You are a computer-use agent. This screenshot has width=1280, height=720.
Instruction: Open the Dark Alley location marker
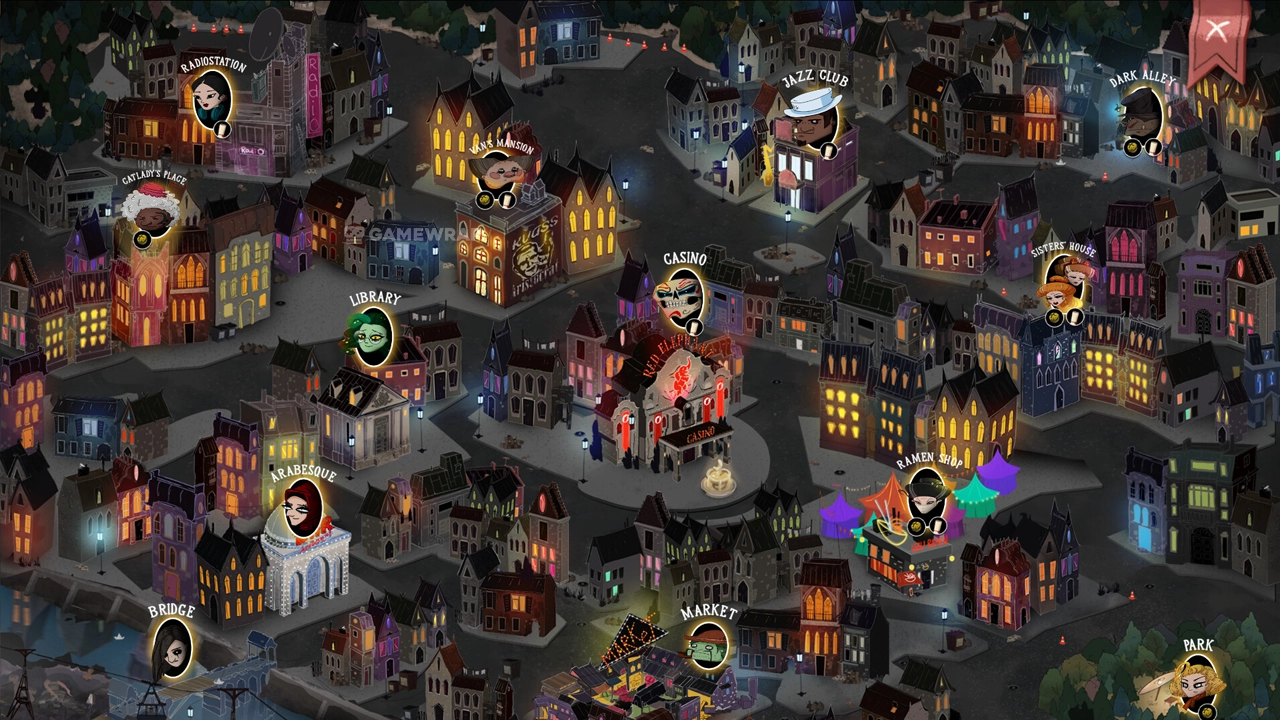coord(1140,117)
